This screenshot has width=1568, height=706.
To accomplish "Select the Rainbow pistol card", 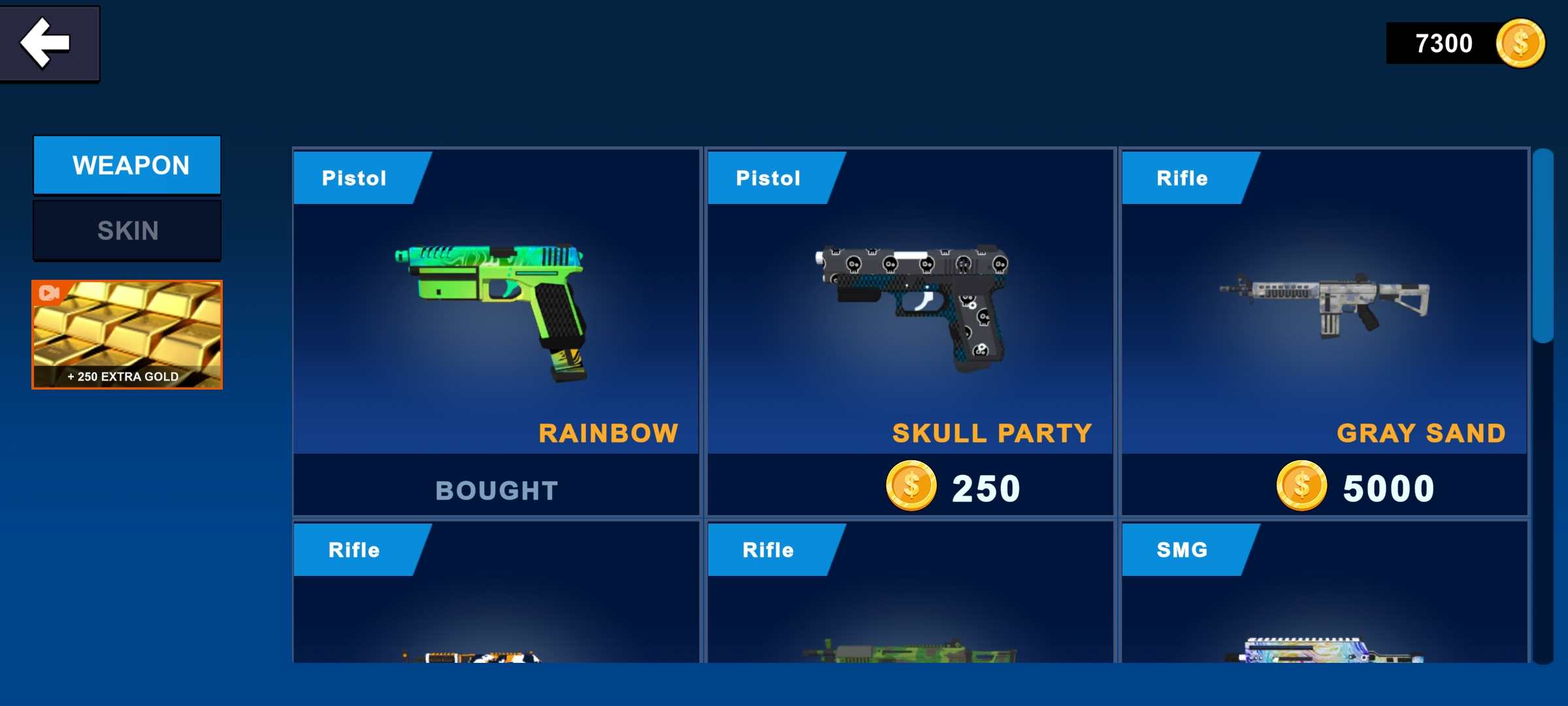I will point(497,314).
